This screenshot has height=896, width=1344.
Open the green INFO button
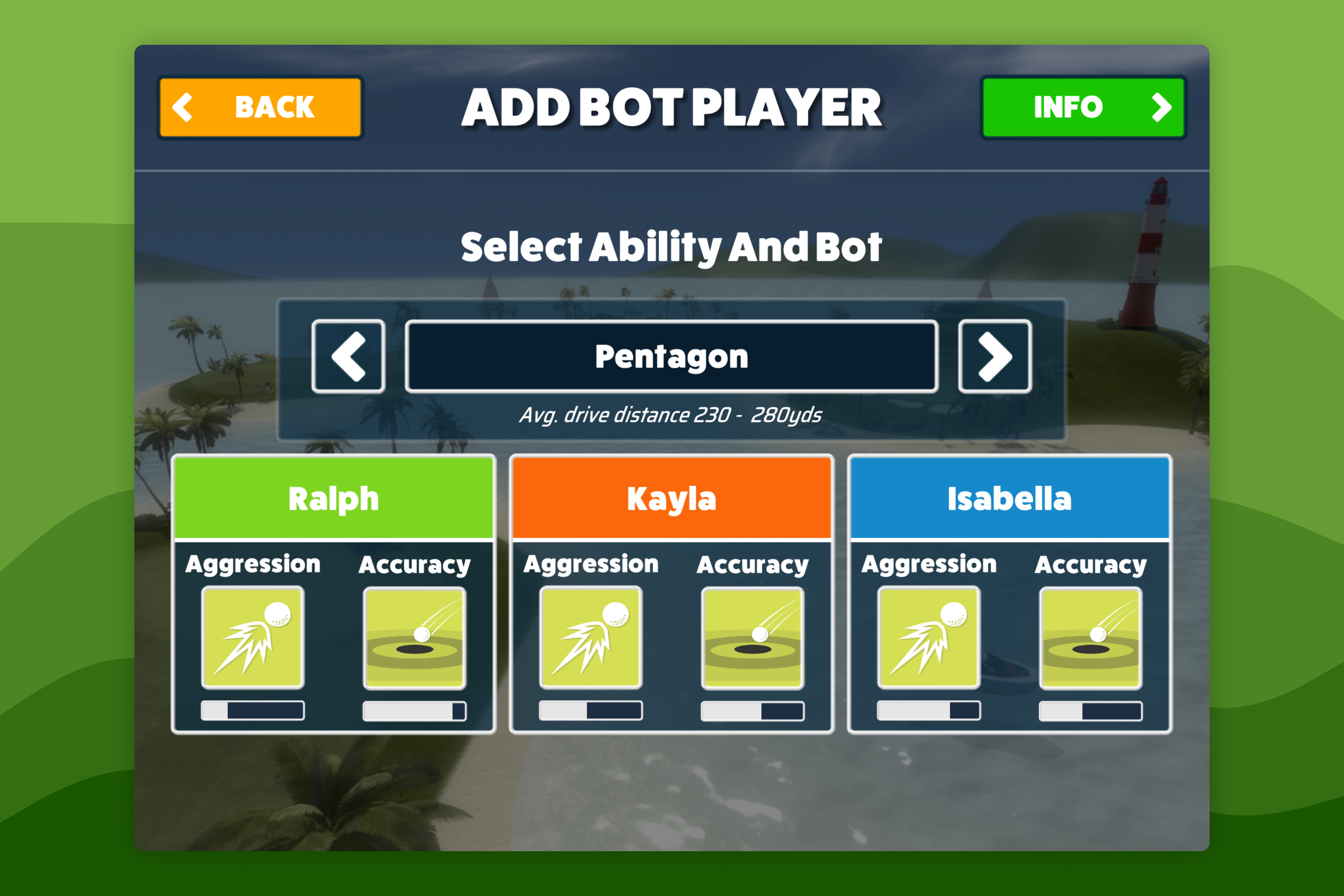1083,108
